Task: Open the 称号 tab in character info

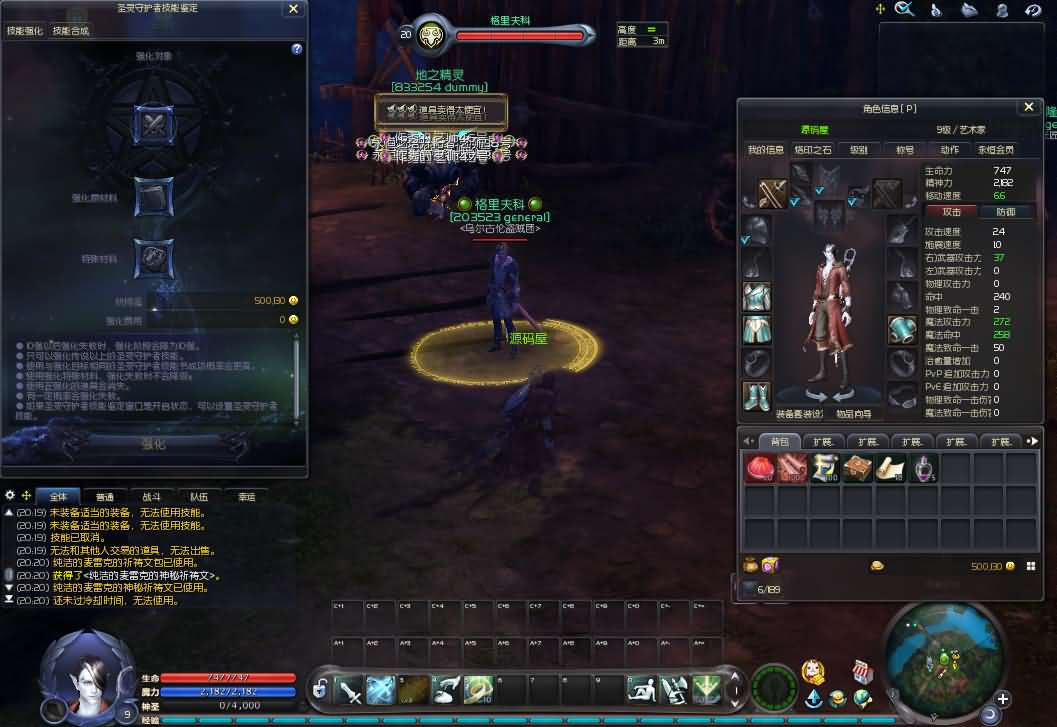Action: point(904,150)
